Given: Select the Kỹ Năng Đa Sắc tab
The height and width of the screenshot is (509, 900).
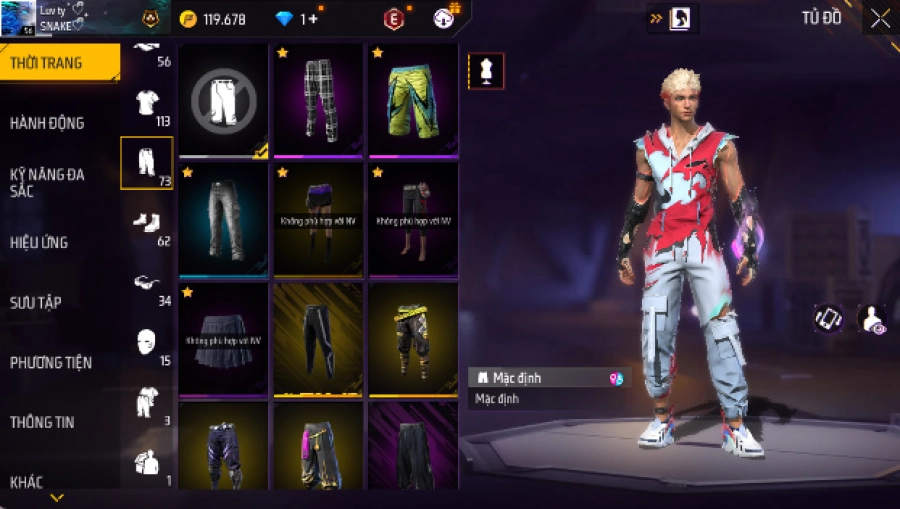Looking at the screenshot, I should pos(48,182).
